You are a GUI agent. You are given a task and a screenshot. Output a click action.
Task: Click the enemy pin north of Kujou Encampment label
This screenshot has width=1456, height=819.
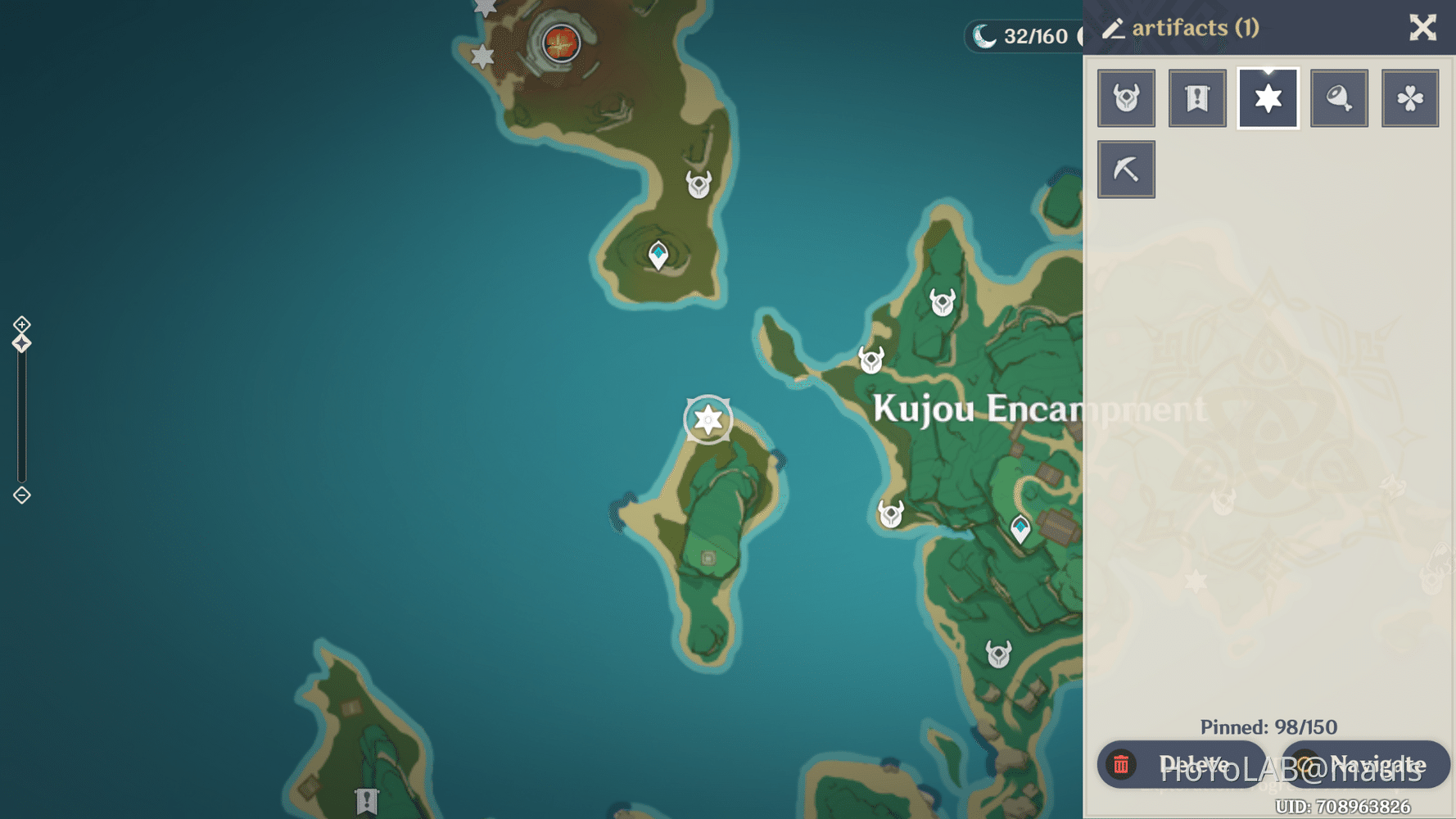(942, 301)
